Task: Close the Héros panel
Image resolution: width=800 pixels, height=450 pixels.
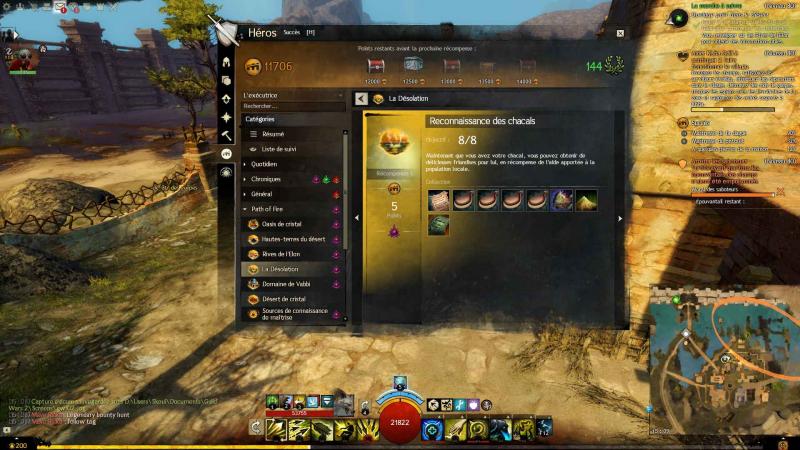Action: (620, 33)
